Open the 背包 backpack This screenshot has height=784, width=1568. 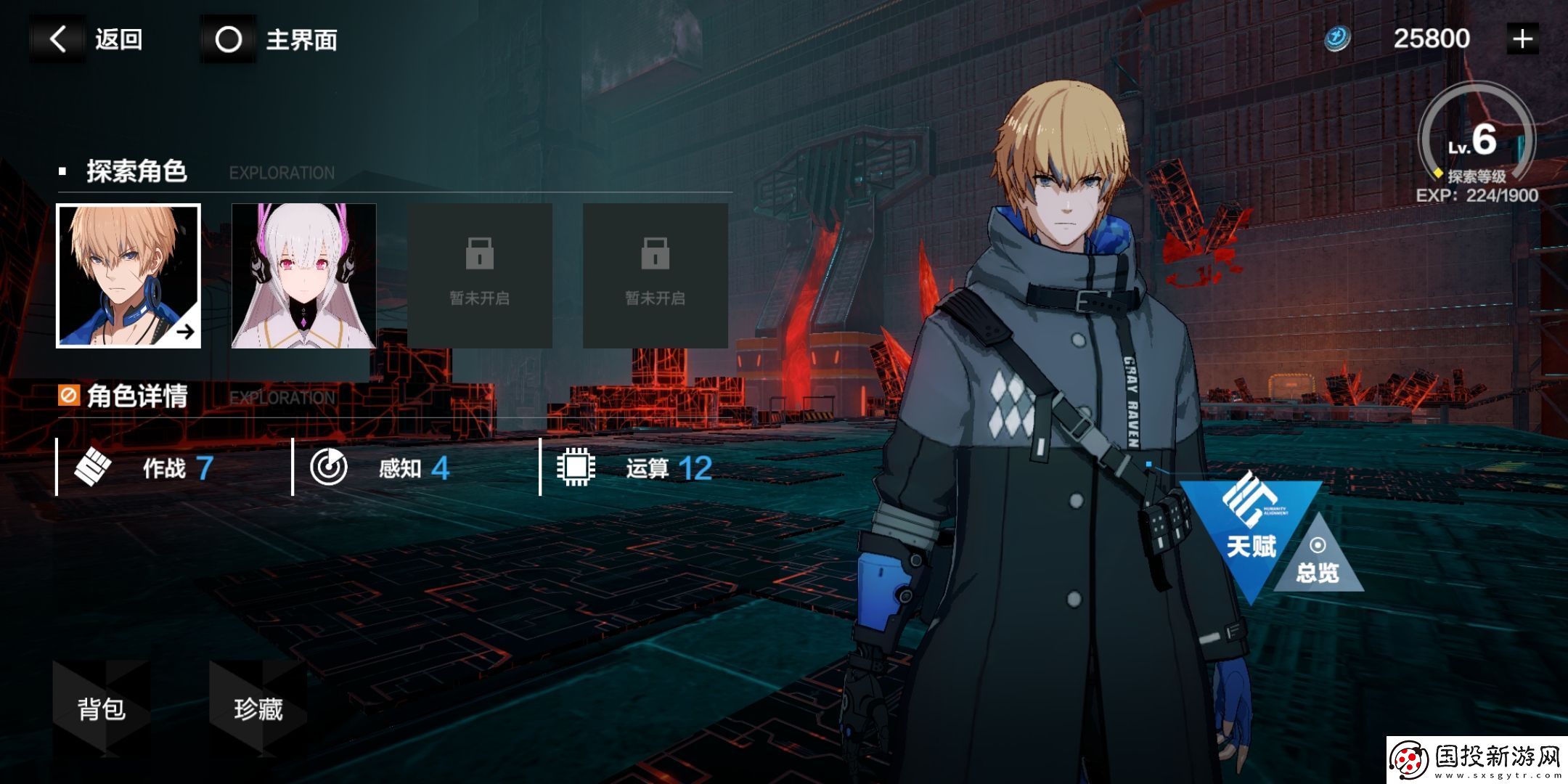(x=102, y=708)
